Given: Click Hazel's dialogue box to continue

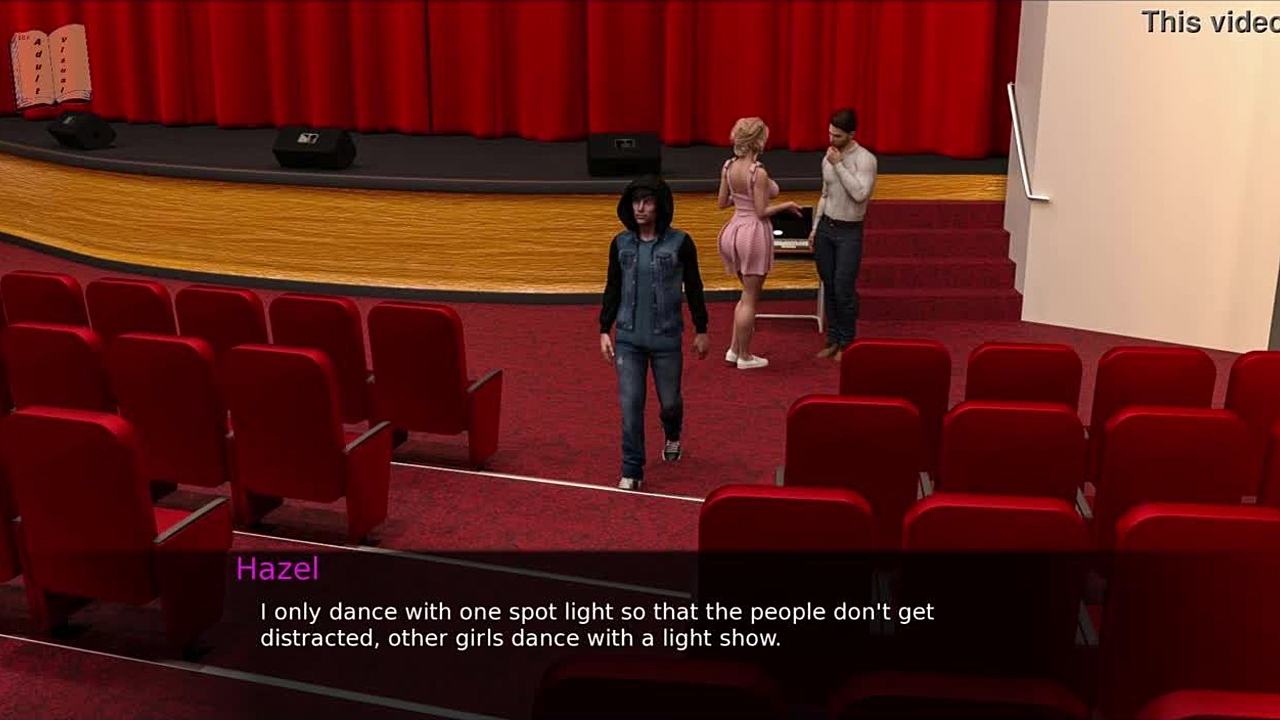Looking at the screenshot, I should tap(597, 625).
